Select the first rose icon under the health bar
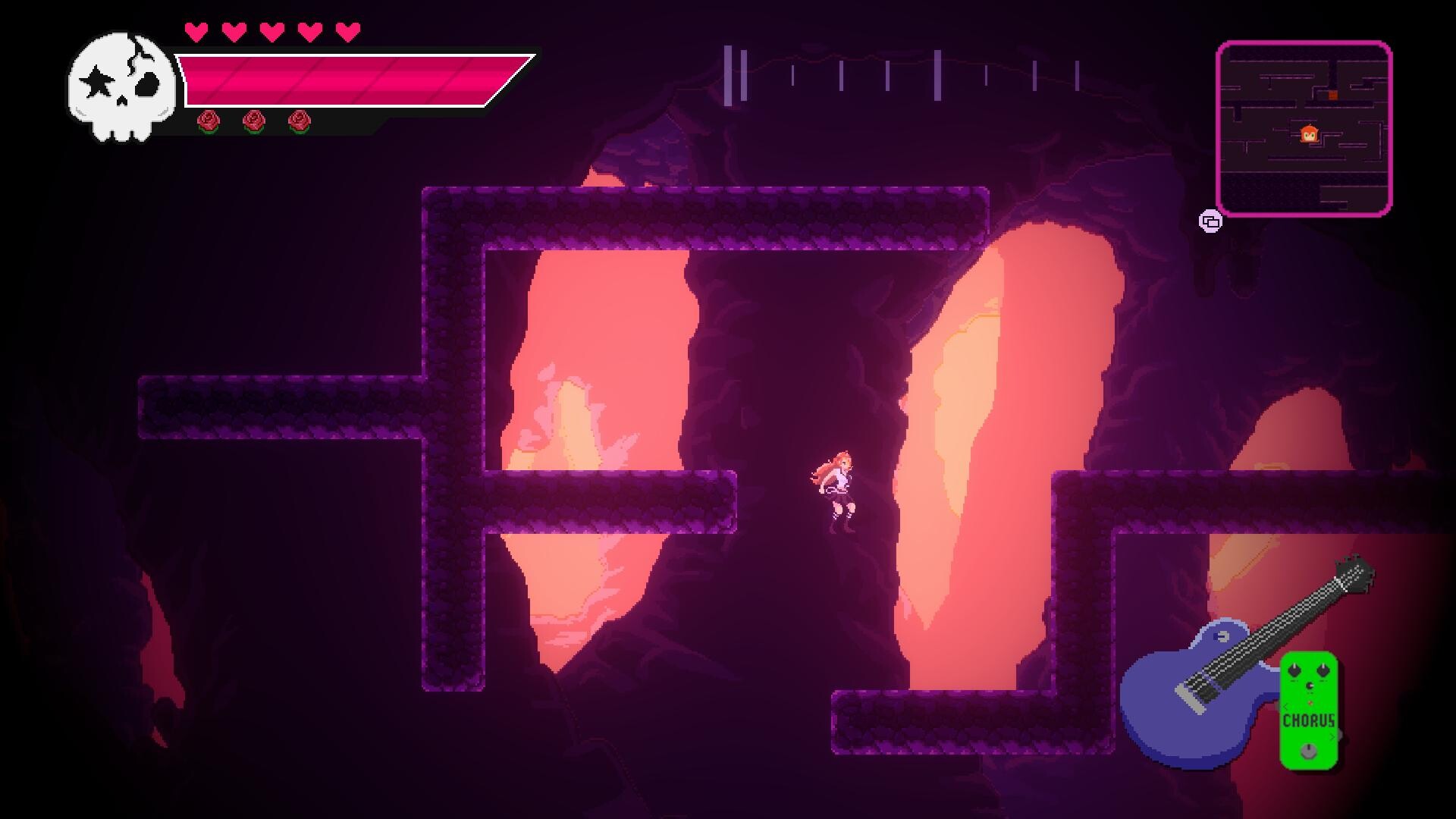1456x819 pixels. point(207,121)
